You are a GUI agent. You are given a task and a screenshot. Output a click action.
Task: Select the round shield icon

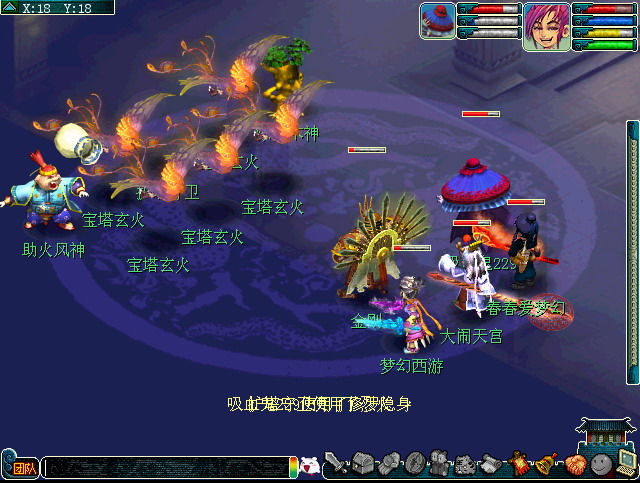[414, 463]
